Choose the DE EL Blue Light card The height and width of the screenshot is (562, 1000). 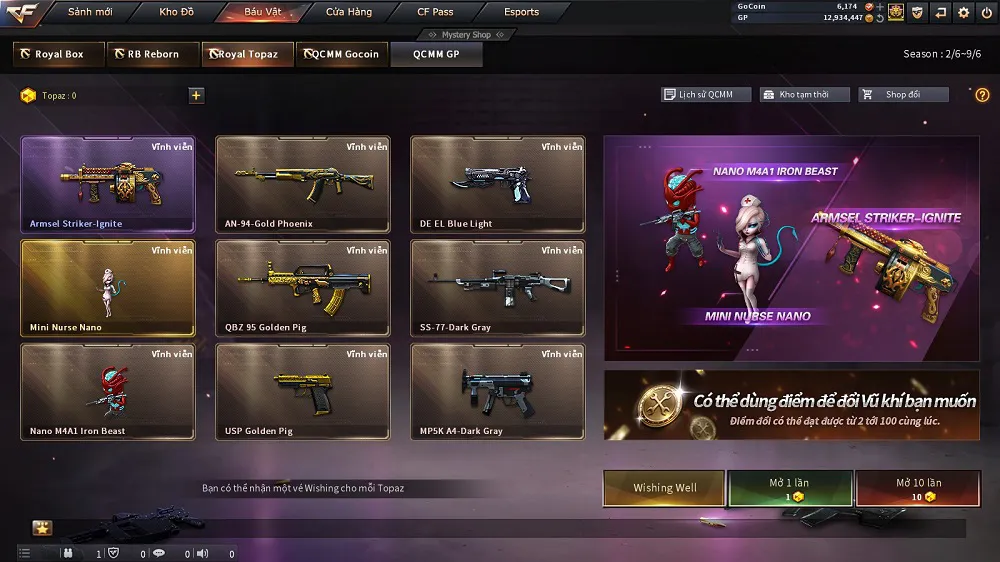point(498,184)
